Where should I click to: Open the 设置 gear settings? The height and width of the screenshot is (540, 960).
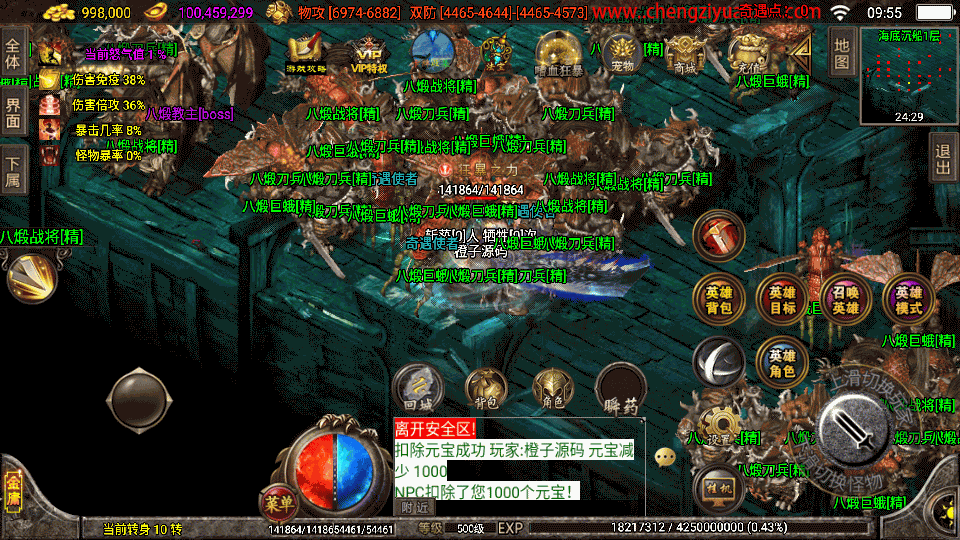click(x=718, y=425)
